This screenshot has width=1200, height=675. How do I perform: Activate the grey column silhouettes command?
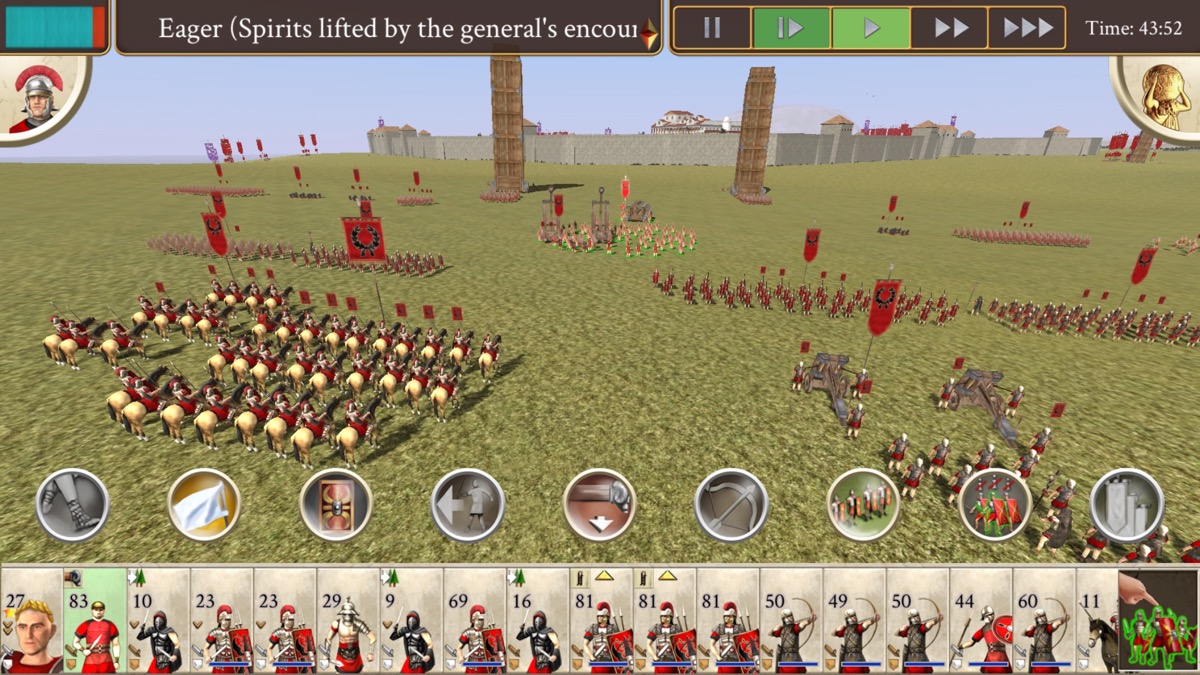tap(1127, 505)
